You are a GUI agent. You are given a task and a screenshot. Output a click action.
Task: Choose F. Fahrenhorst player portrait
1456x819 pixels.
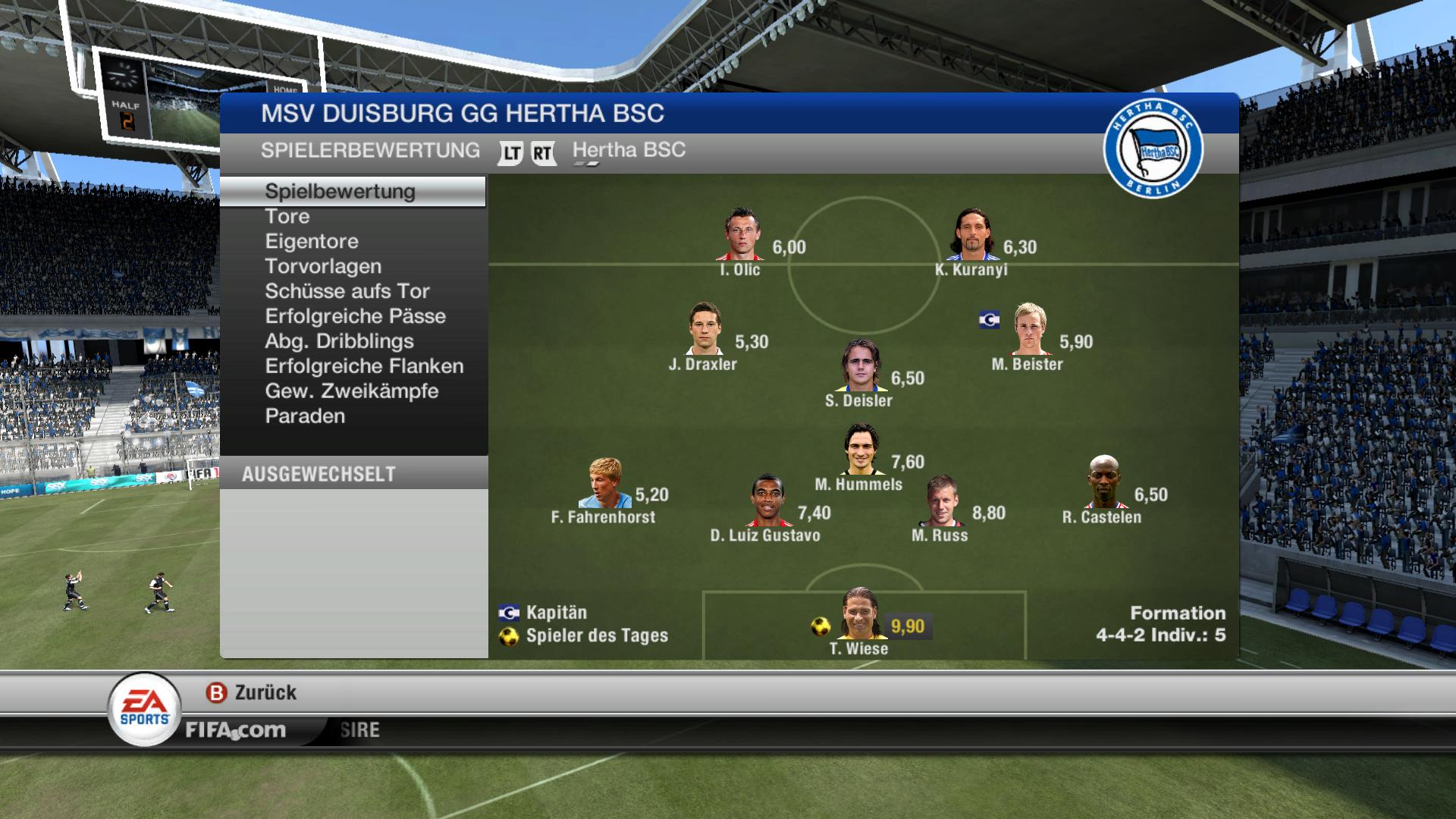click(x=605, y=483)
